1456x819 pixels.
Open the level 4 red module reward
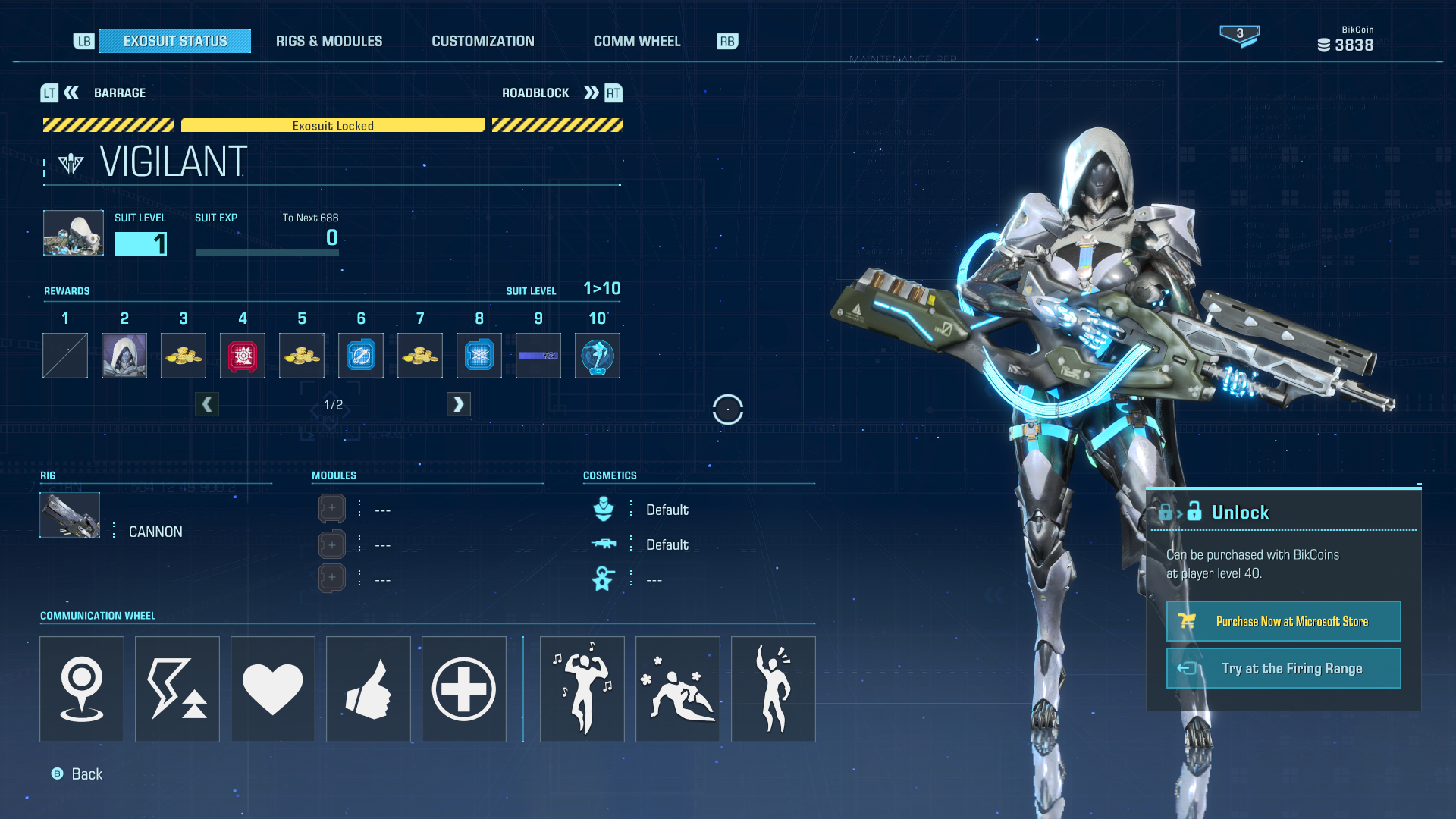tap(242, 355)
